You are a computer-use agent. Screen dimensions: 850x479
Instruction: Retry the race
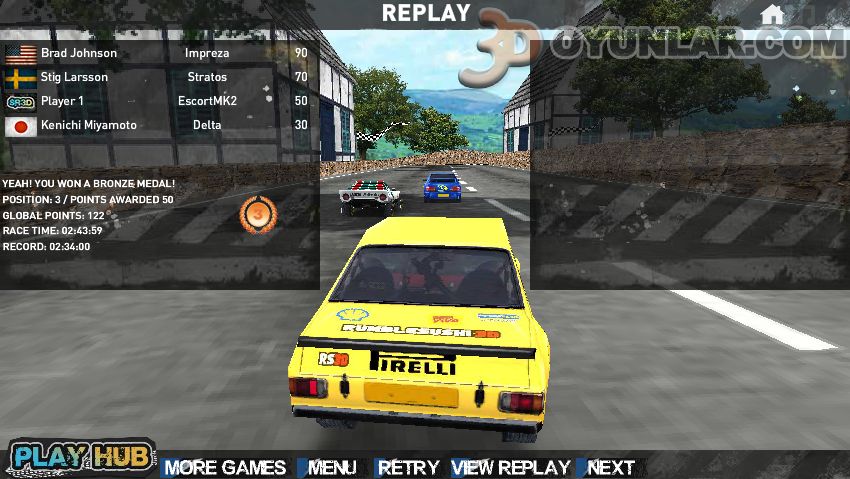408,467
